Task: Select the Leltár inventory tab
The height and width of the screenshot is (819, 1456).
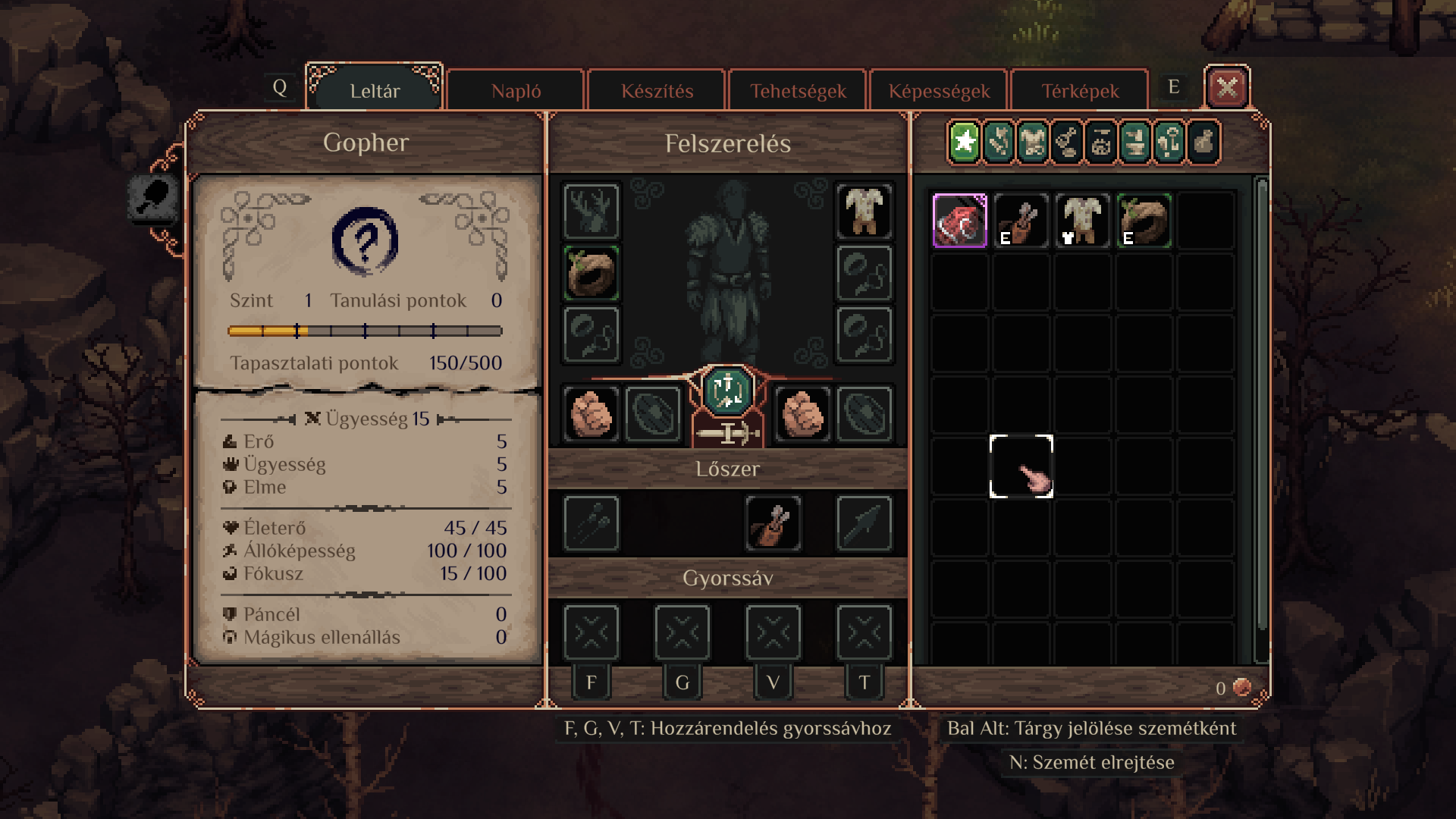Action: pos(375,91)
